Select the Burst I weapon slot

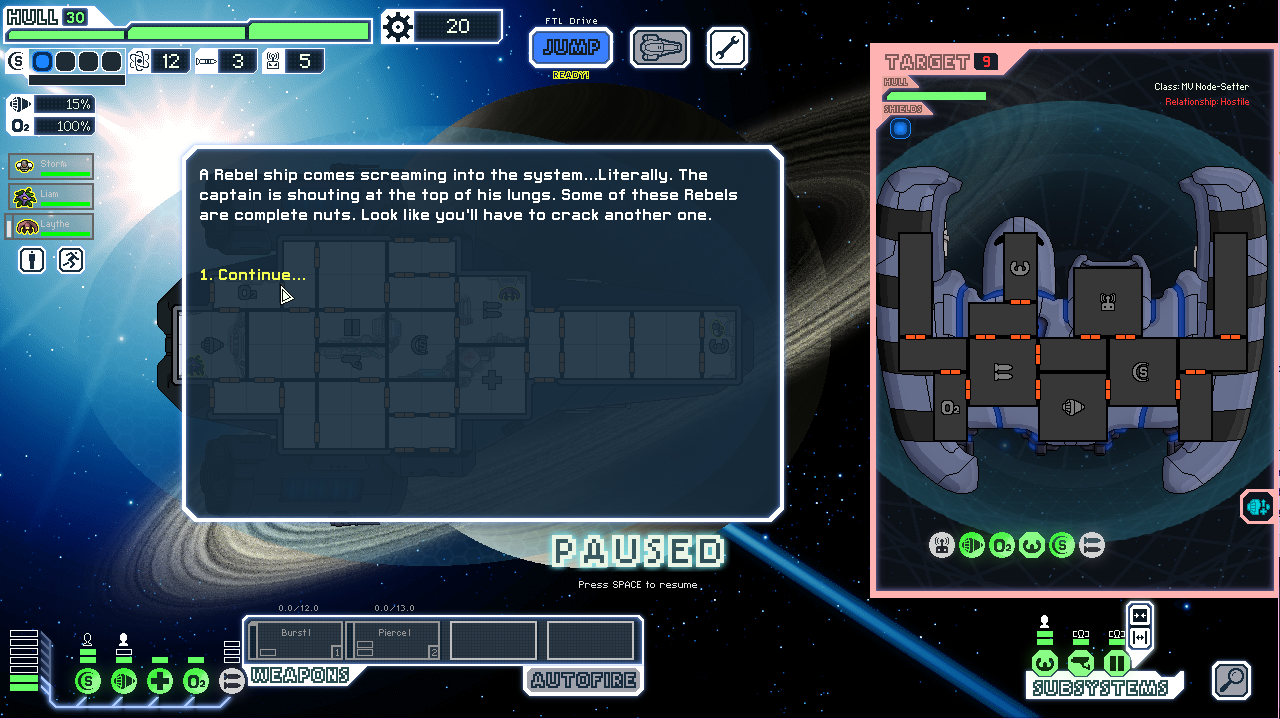296,640
